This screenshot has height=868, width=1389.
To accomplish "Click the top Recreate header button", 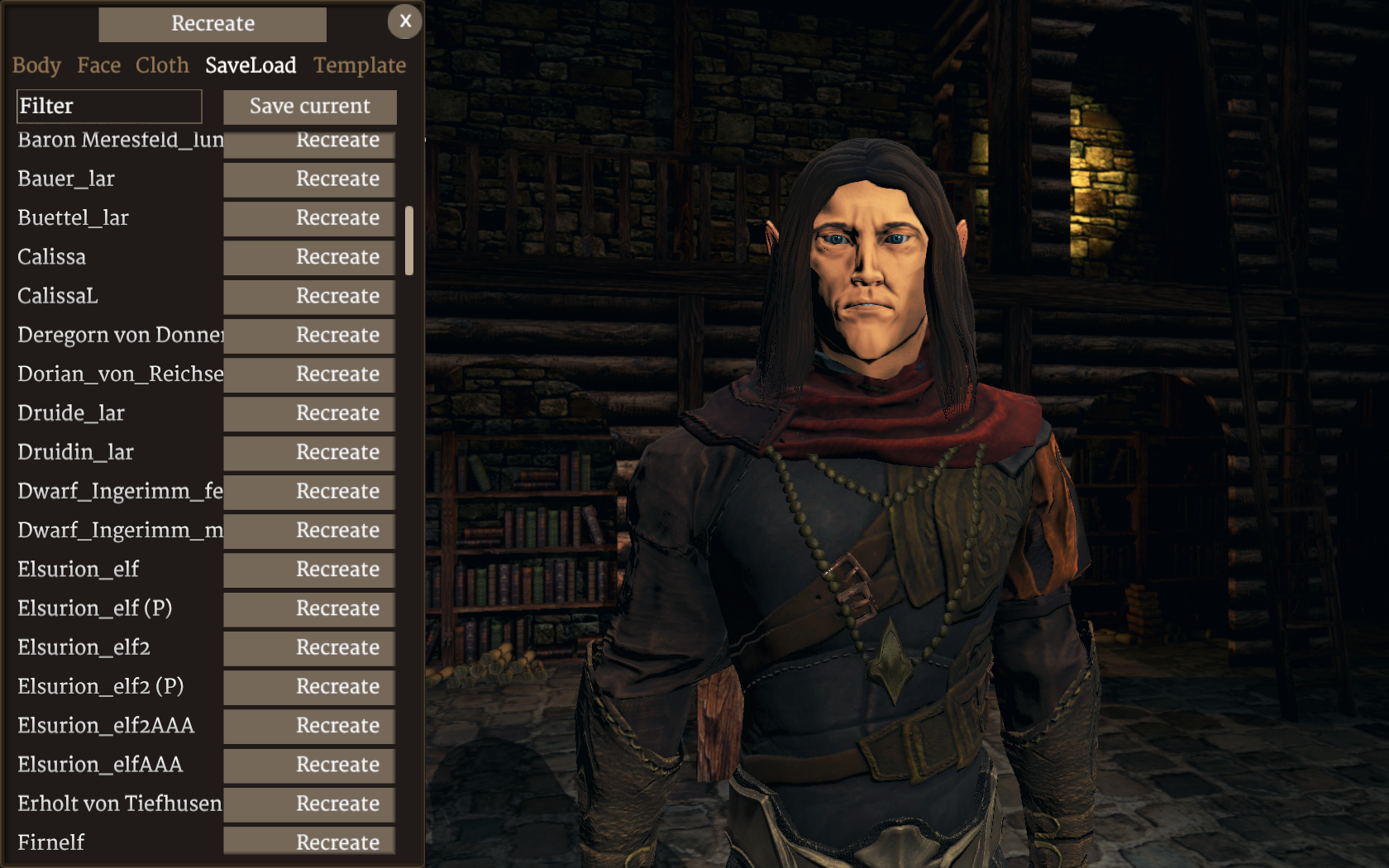I will (212, 24).
